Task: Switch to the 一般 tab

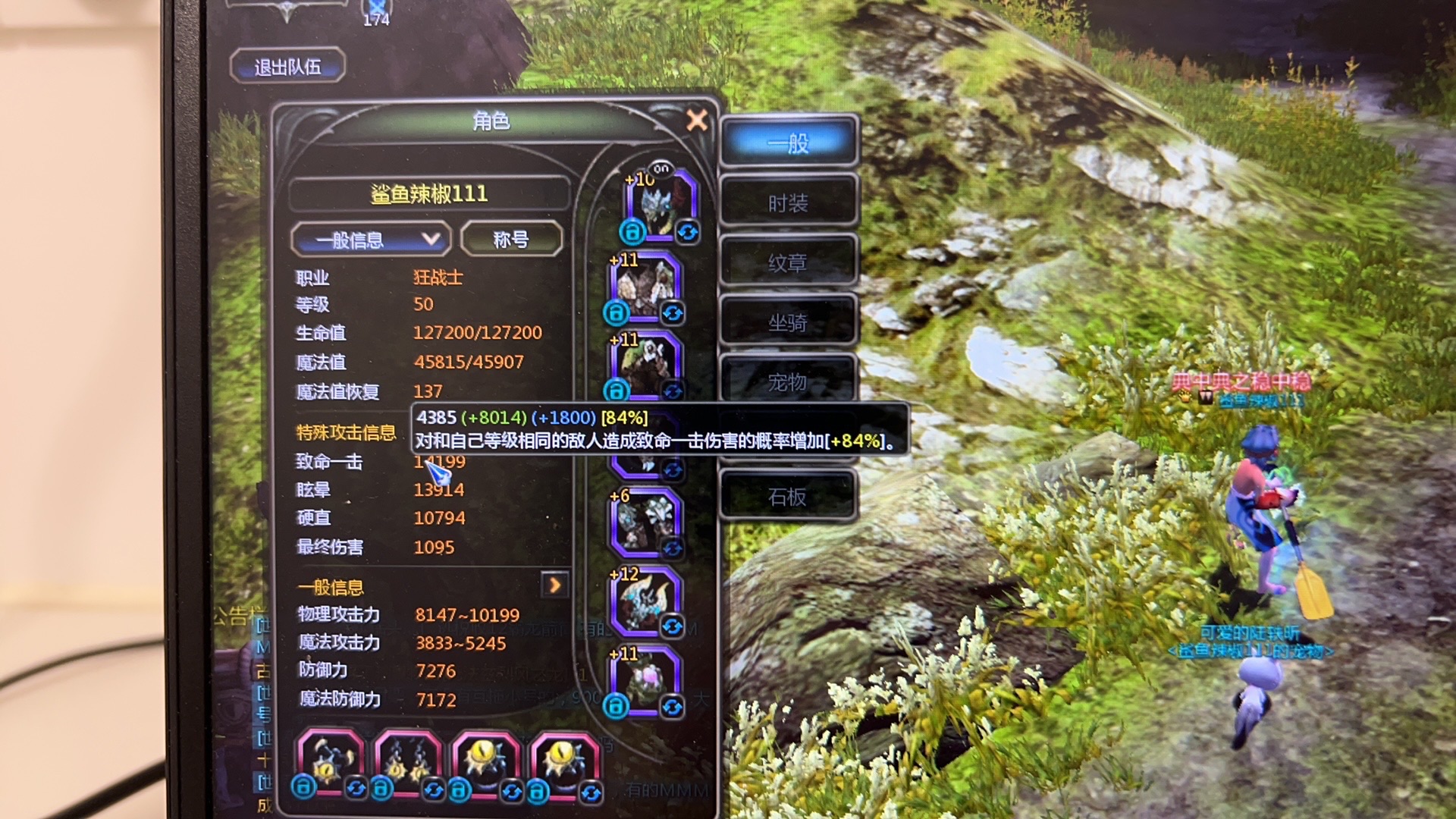Action: click(x=788, y=142)
